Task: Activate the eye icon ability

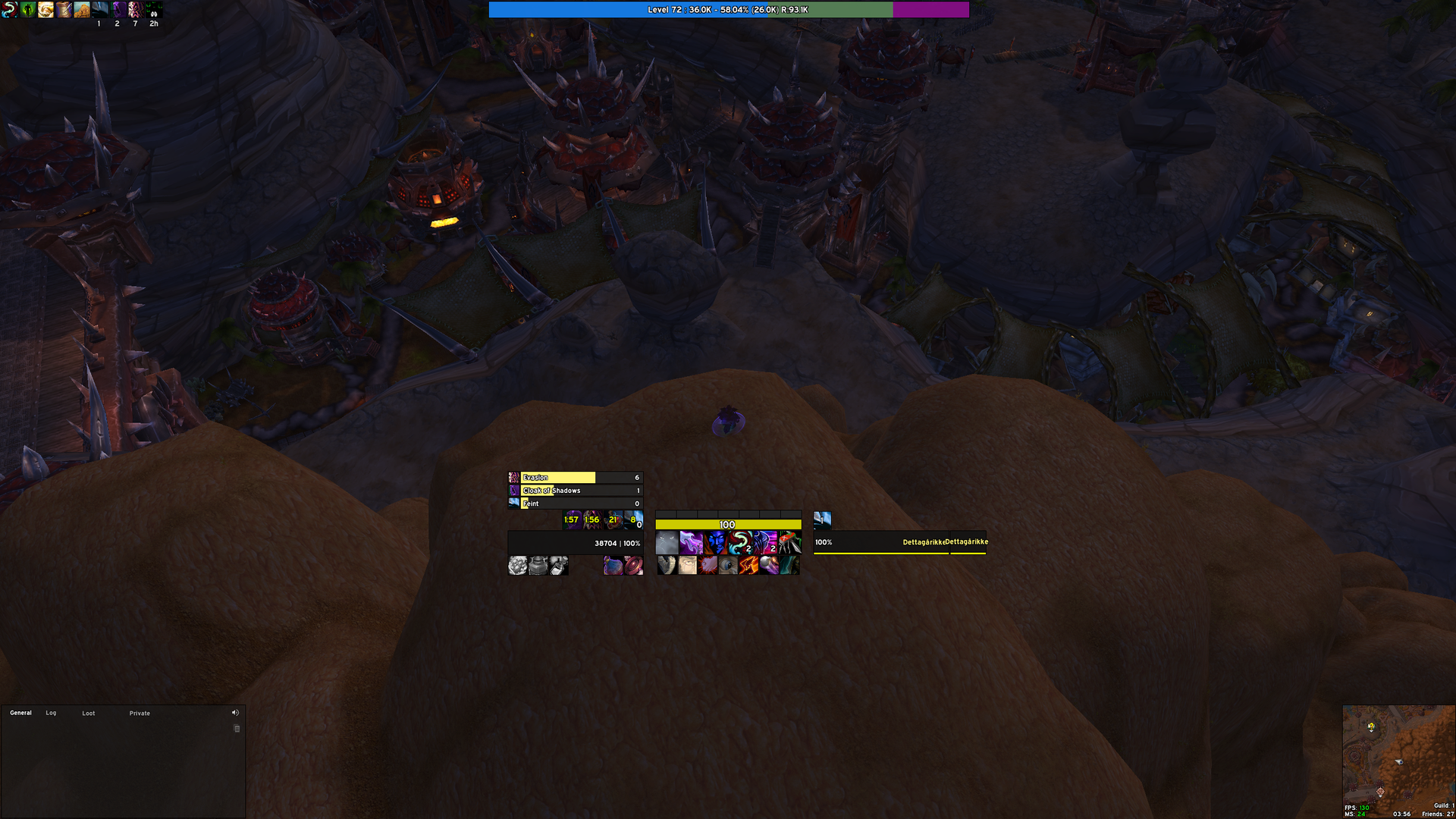Action: click(728, 566)
